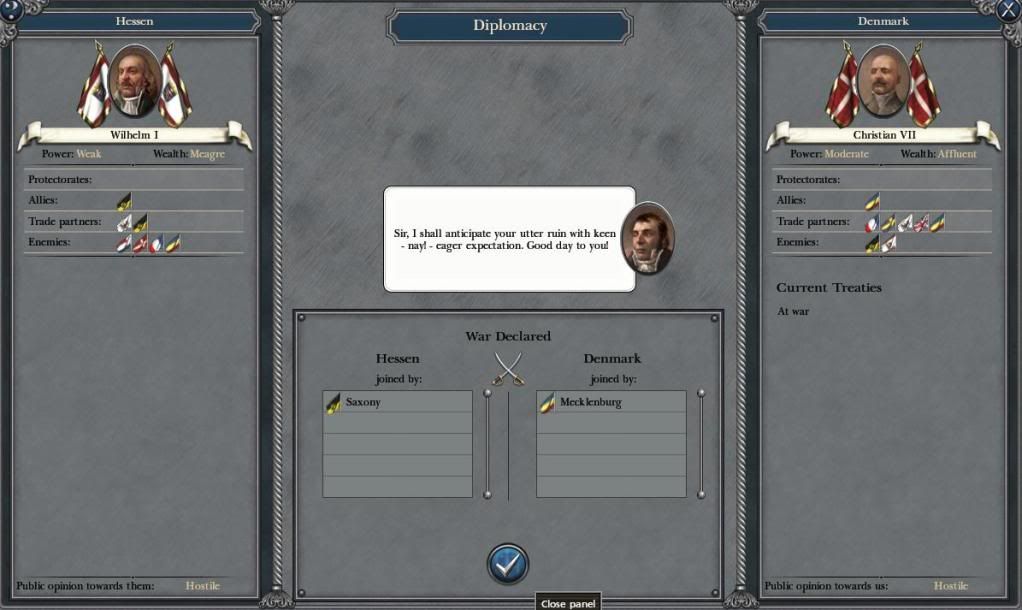The image size is (1022, 610).
Task: Open help with the question mark button
Action: (x=12, y=10)
